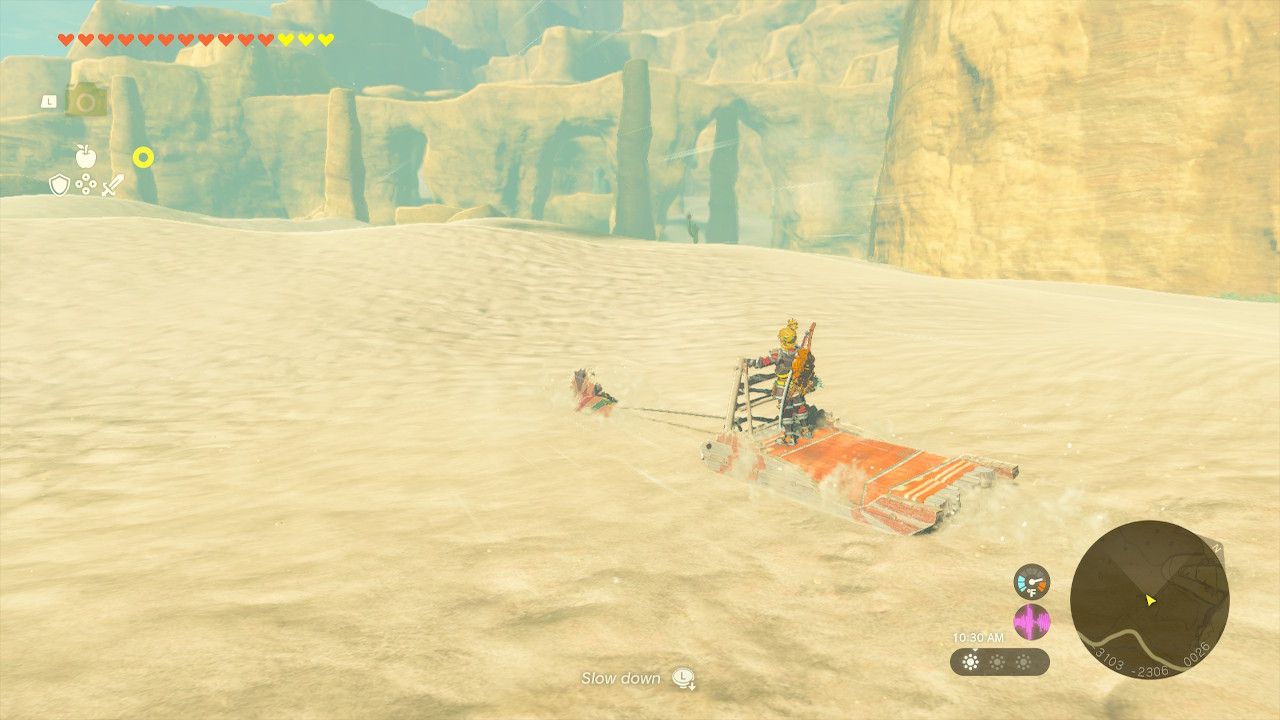Select the last yellow heart in the health bar
This screenshot has width=1280, height=720.
tap(324, 39)
